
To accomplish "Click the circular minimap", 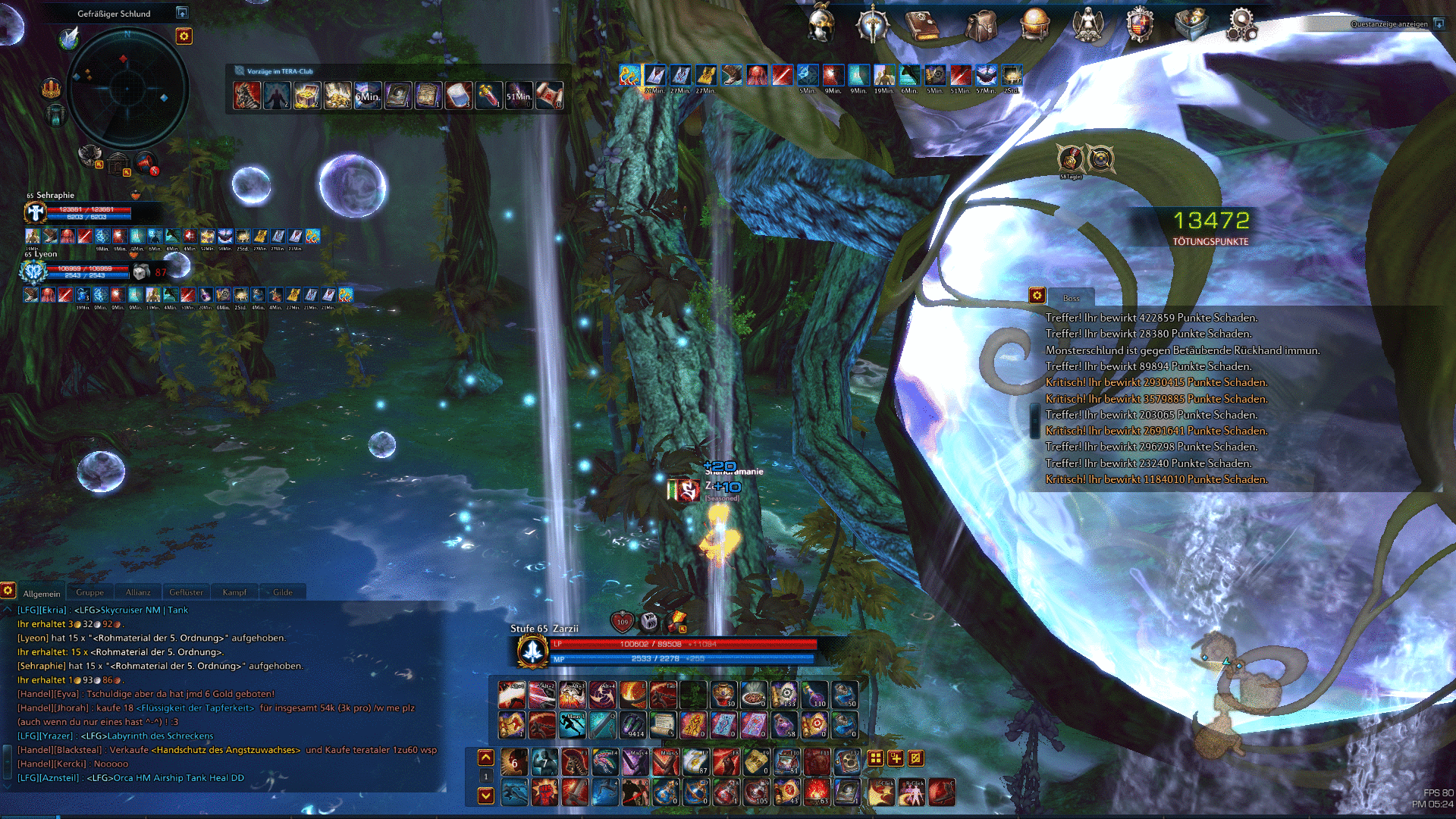I will coord(127,87).
